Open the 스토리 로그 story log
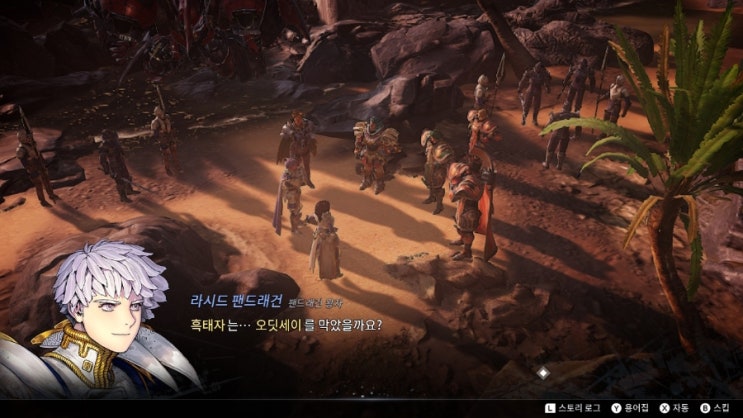The height and width of the screenshot is (418, 743). pyautogui.click(x=575, y=408)
